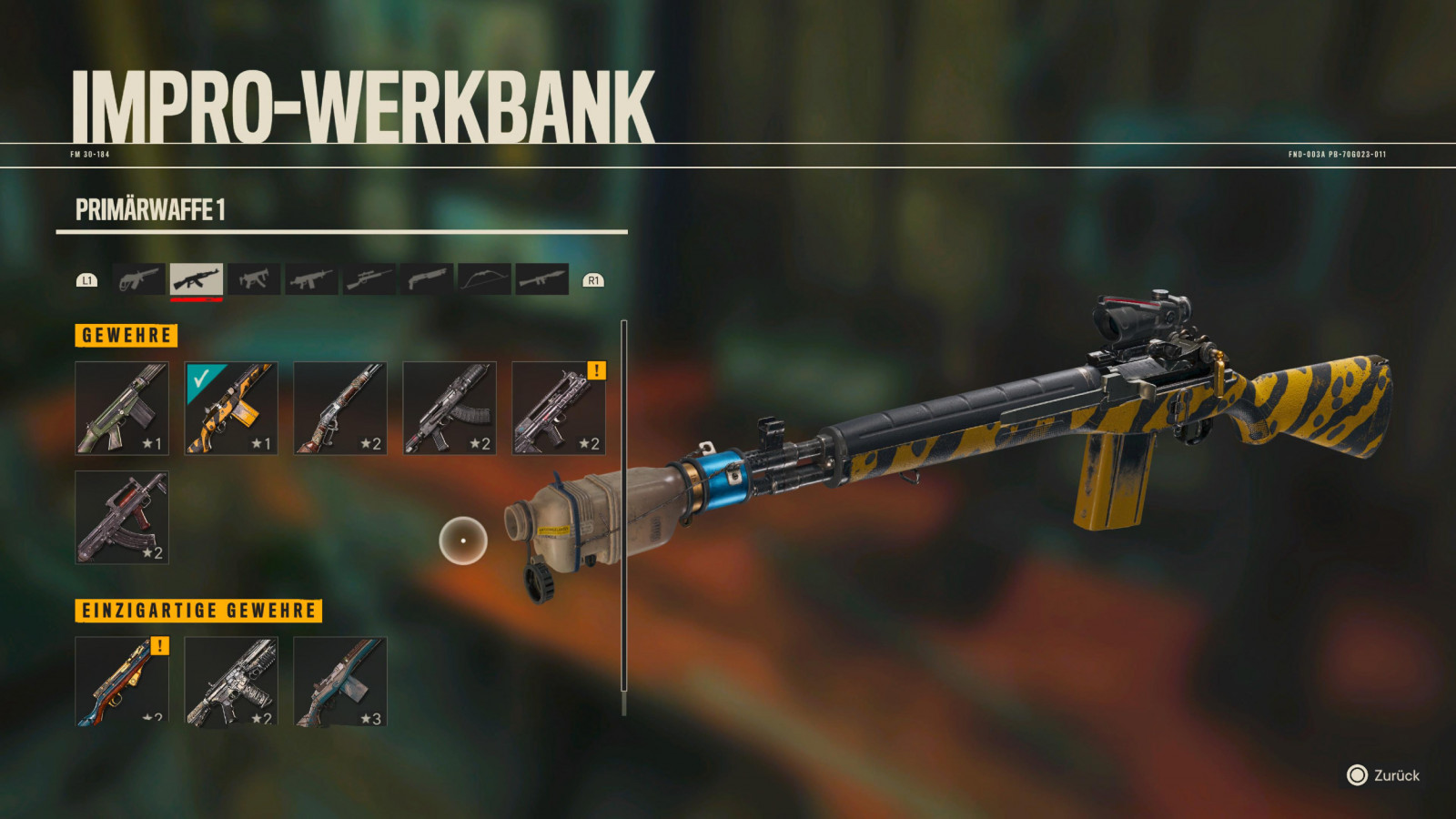Select the equipped yellow tiger-stripe rifle

(231, 408)
